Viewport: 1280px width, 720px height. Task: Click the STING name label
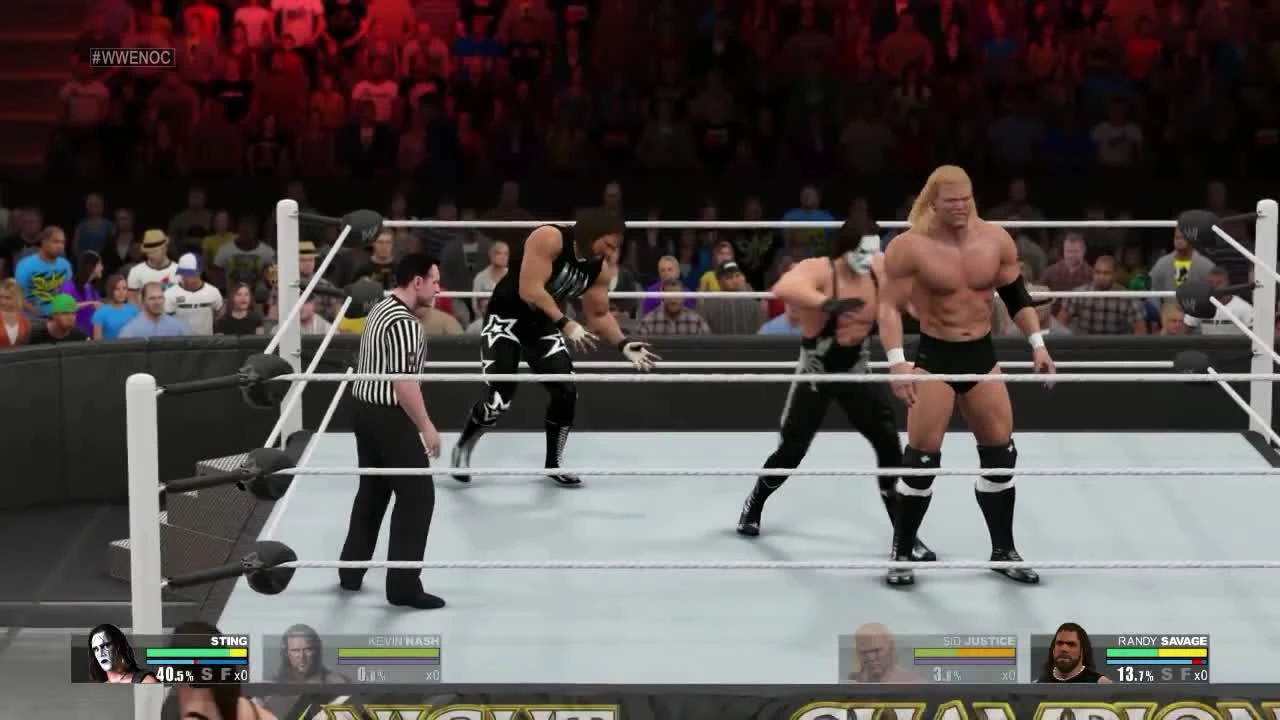pyautogui.click(x=228, y=641)
